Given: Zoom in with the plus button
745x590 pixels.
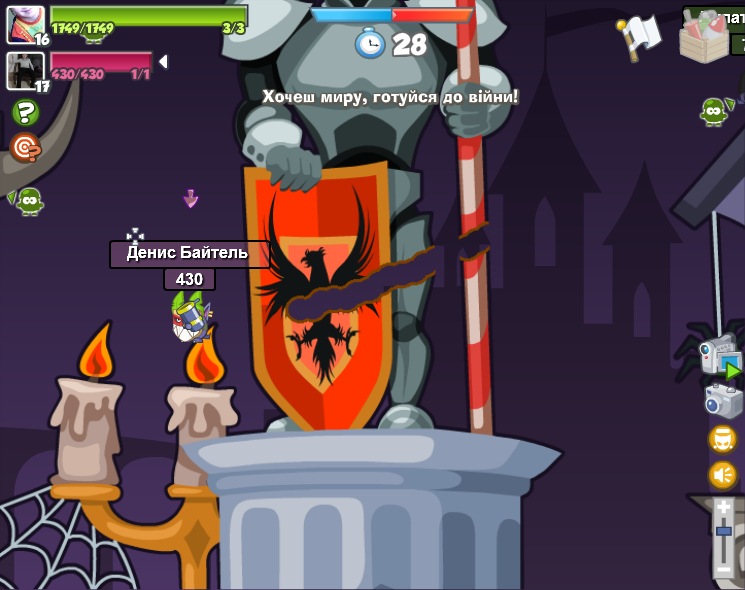Looking at the screenshot, I should [x=724, y=508].
